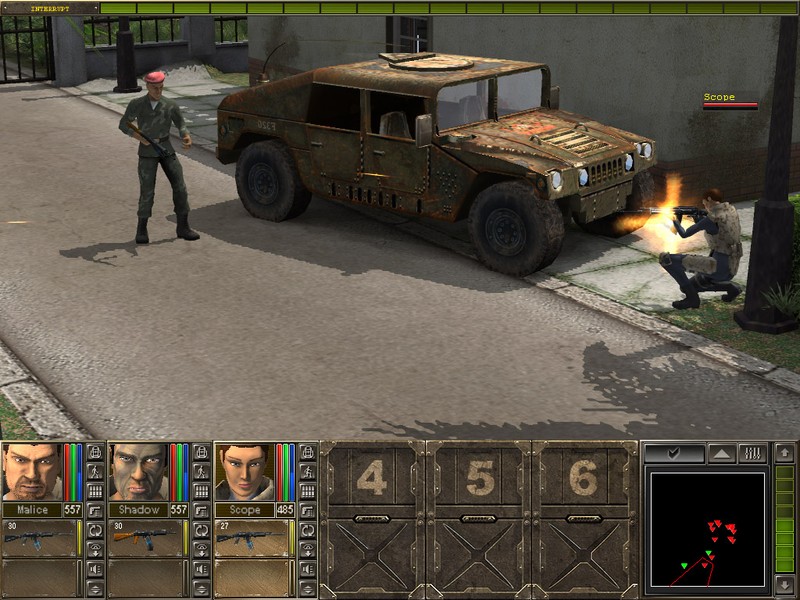Click the up-triangle button above the minimap
This screenshot has width=800, height=600.
(721, 453)
